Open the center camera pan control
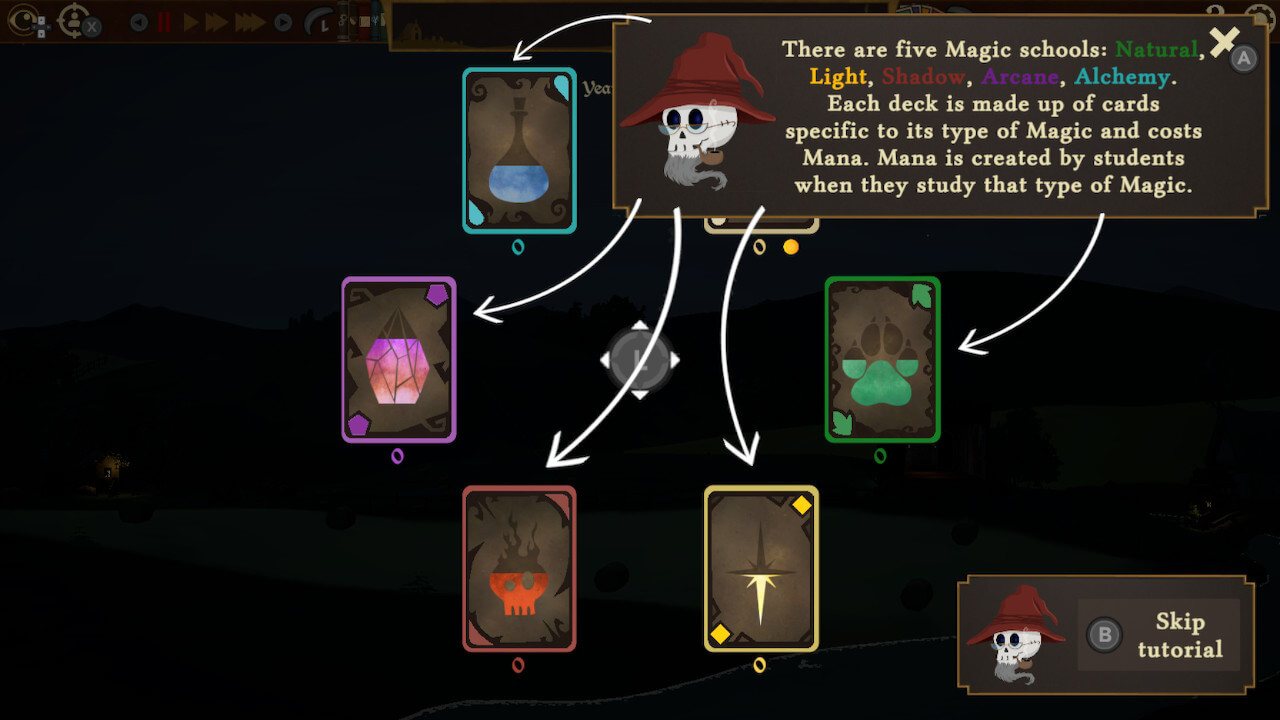This screenshot has height=720, width=1280. 640,359
